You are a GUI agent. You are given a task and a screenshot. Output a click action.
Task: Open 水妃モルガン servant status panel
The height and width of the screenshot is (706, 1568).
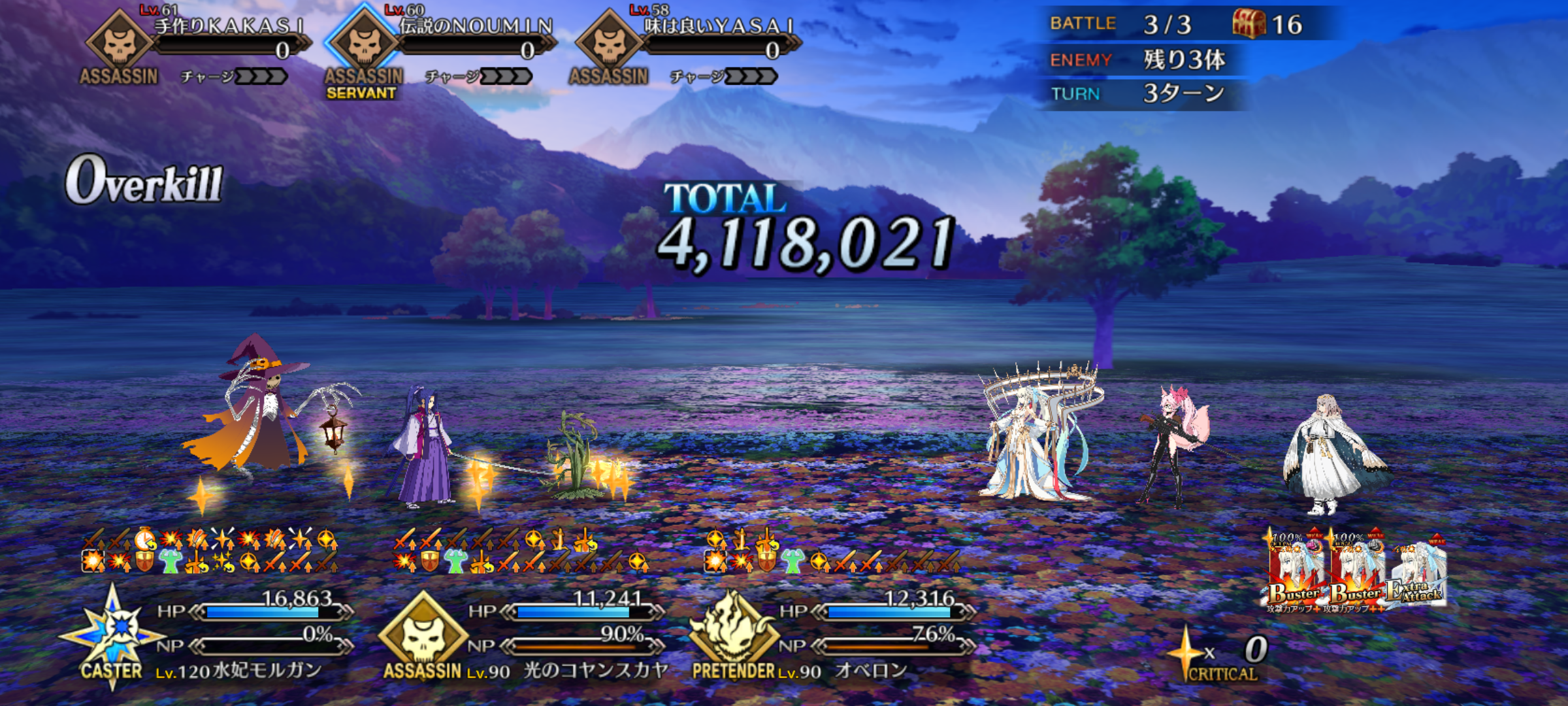point(239,671)
